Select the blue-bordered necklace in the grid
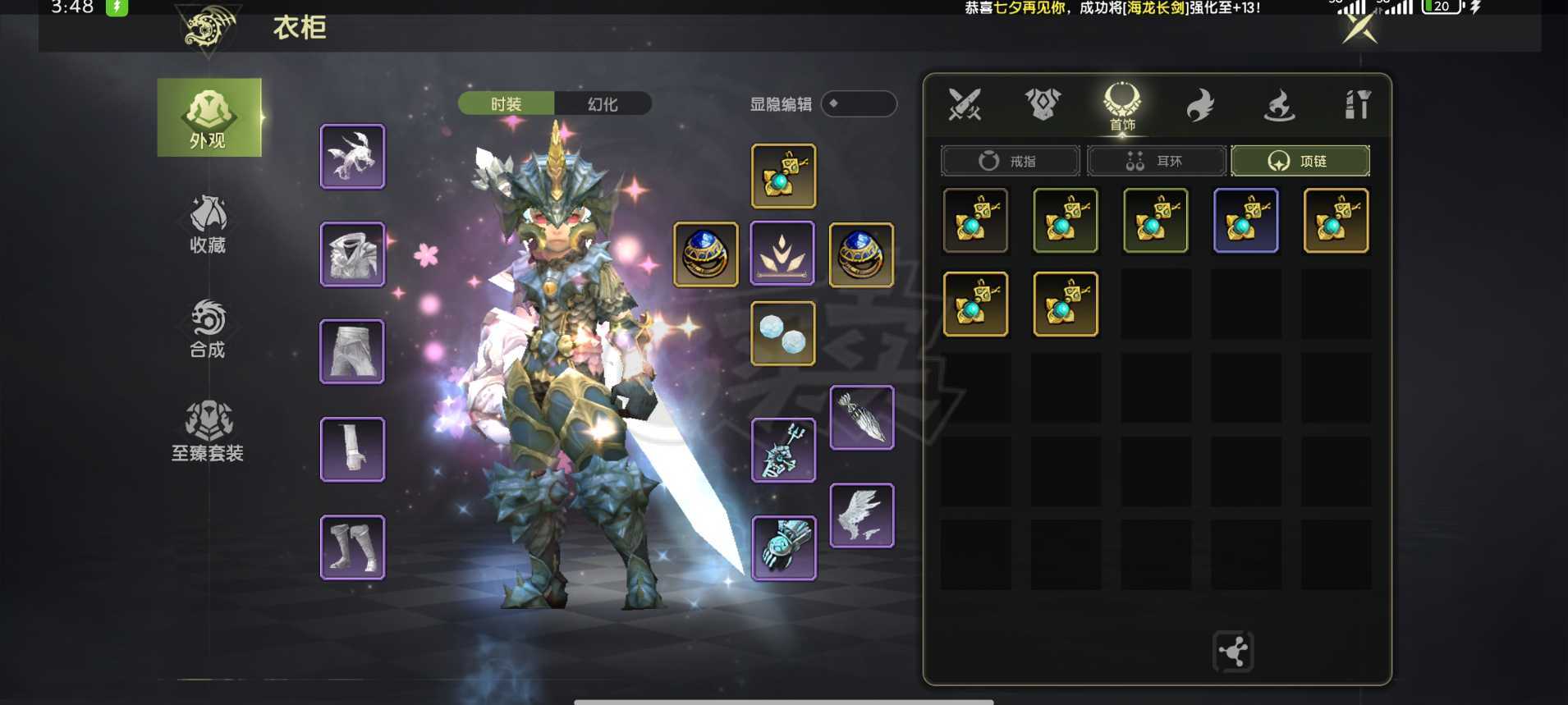Image resolution: width=1568 pixels, height=705 pixels. 1245,221
